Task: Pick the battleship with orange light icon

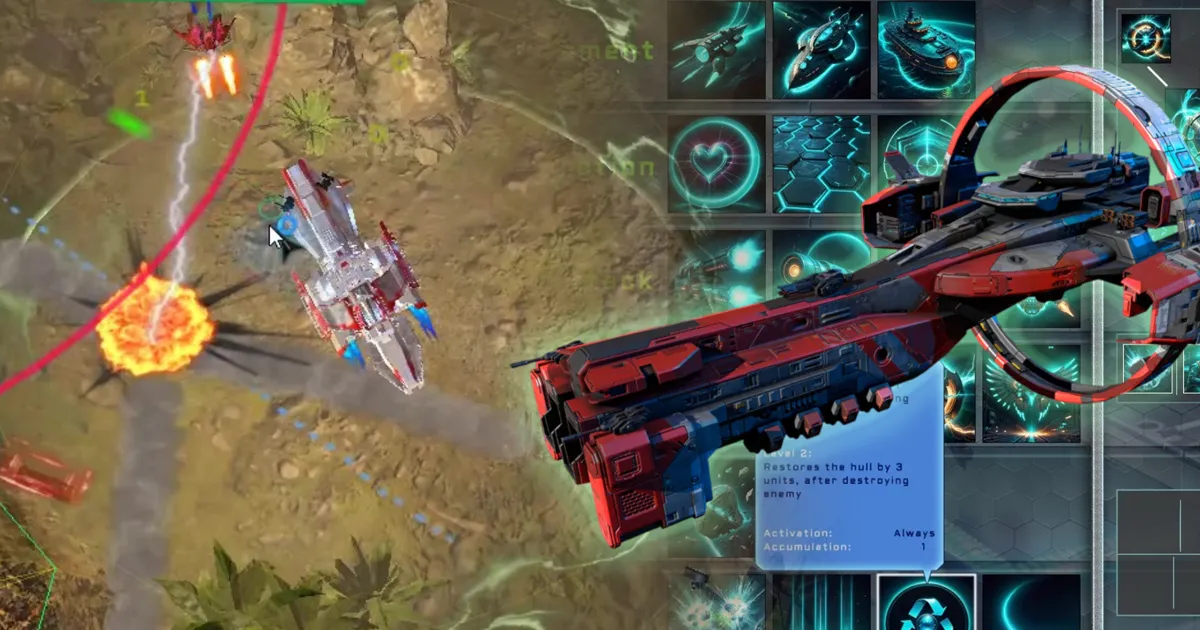Action: point(926,50)
